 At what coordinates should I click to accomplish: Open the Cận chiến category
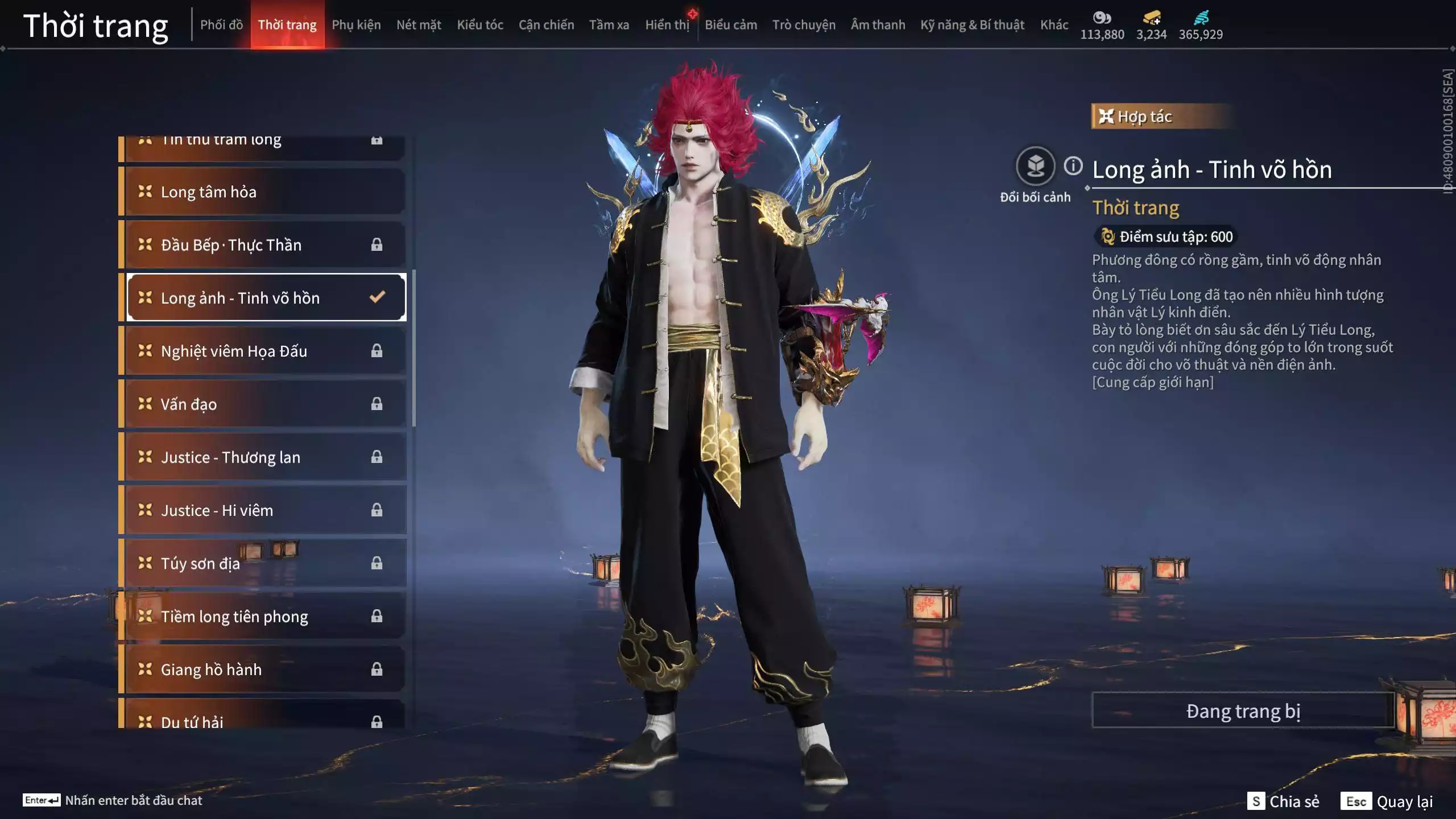pos(546,25)
